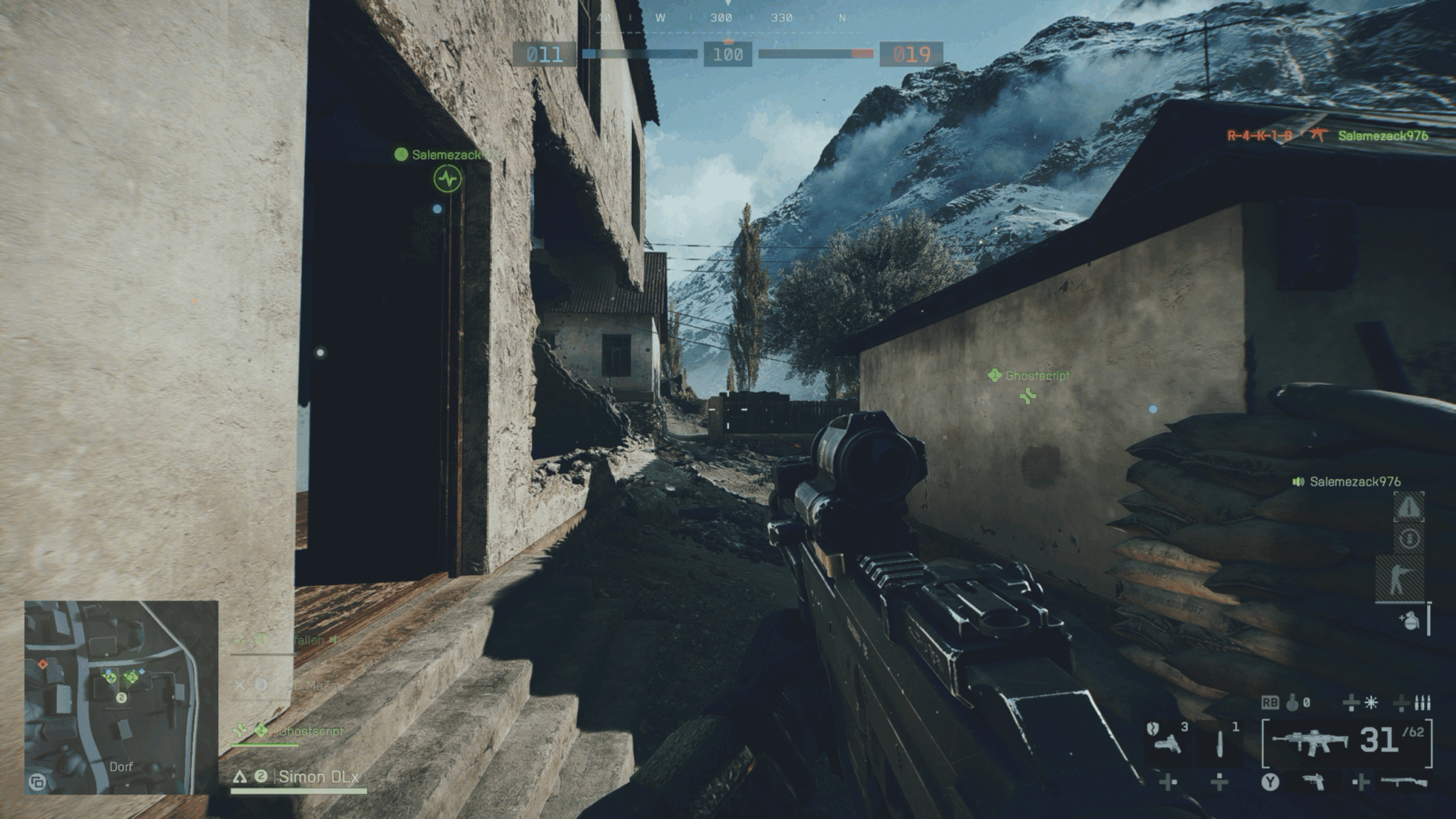Click the warning triangle status icon

point(1408,507)
